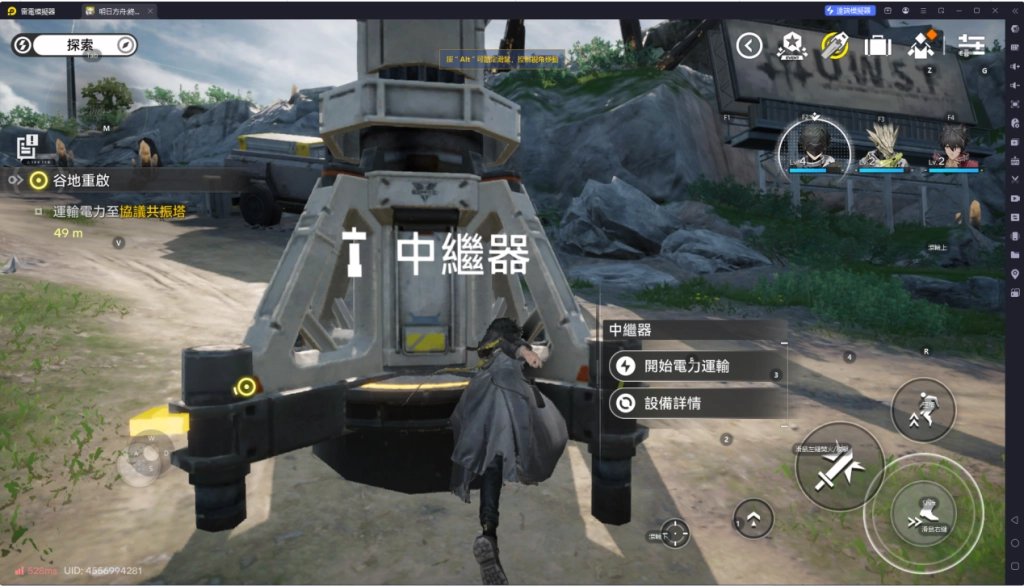Image resolution: width=1024 pixels, height=586 pixels.
Task: Tap the double-chevron skill button
Action: pos(753,517)
